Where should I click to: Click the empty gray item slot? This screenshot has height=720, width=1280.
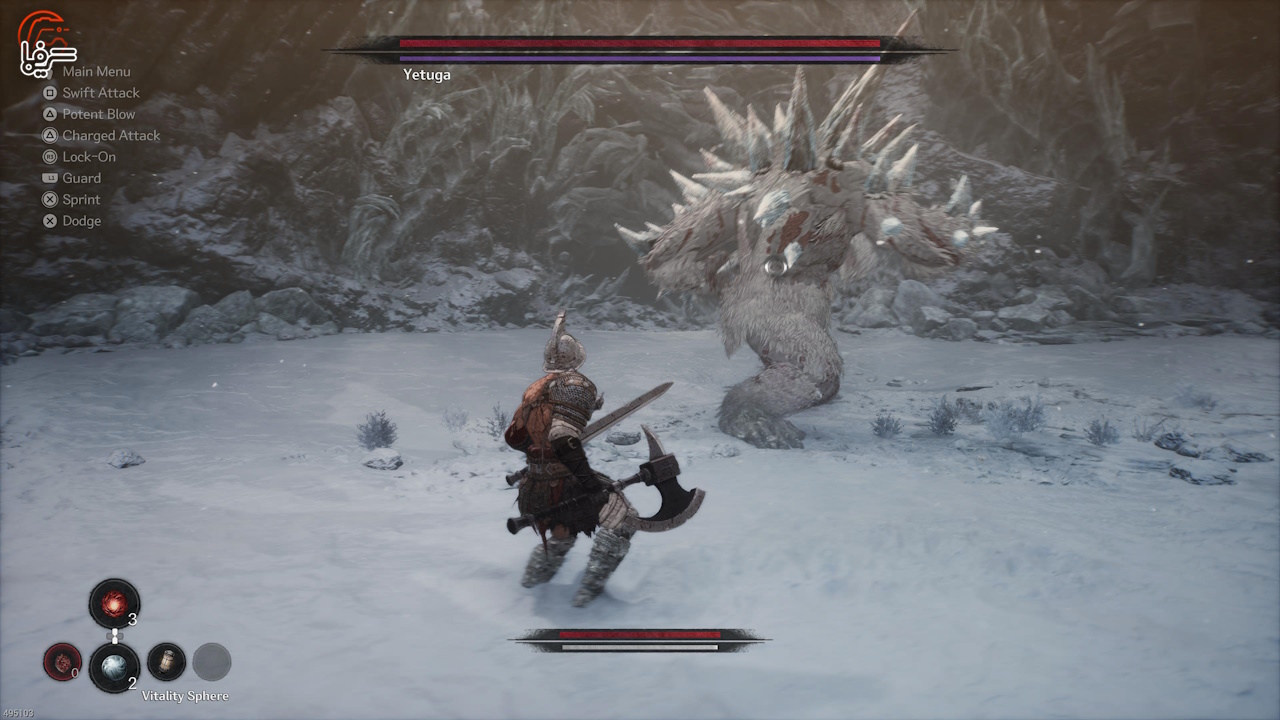point(211,662)
